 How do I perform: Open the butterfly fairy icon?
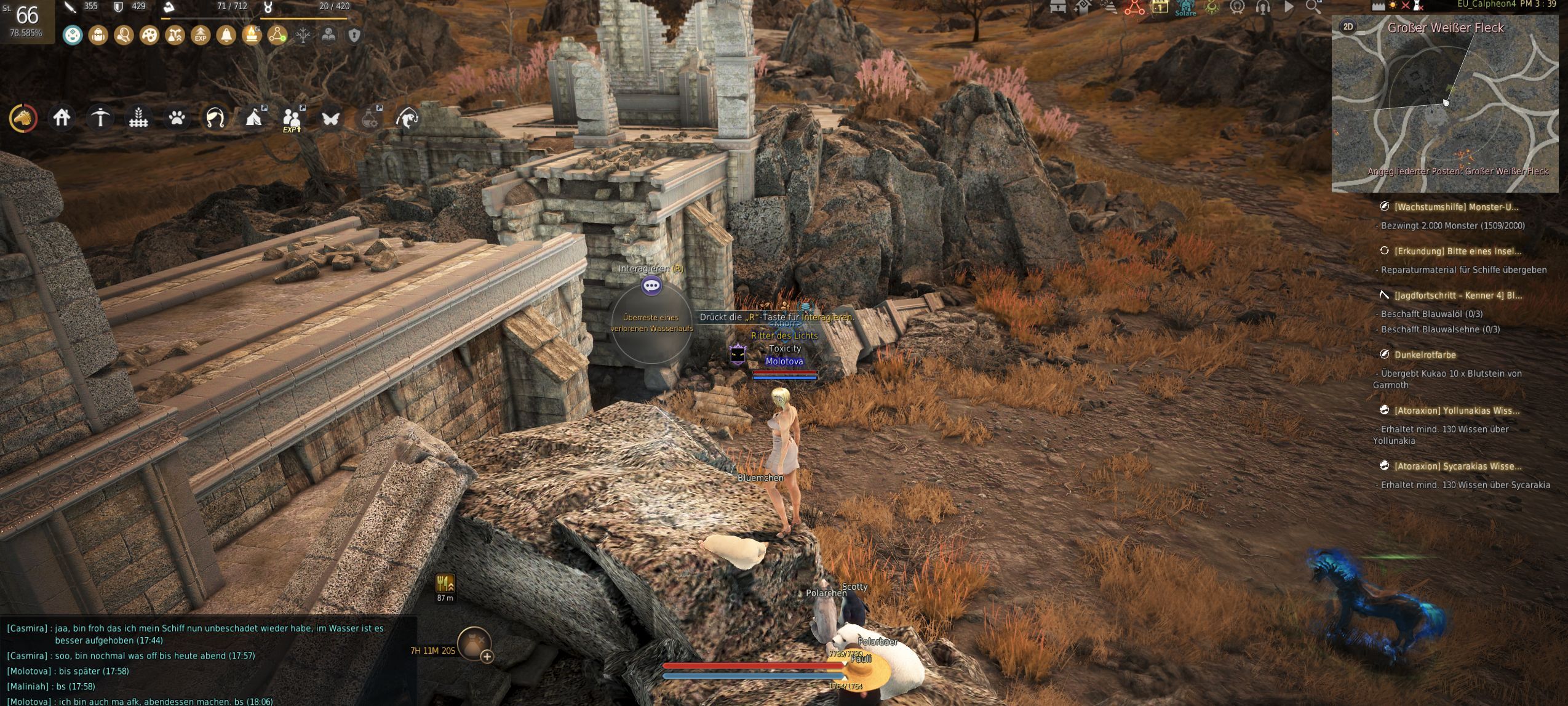(x=330, y=118)
